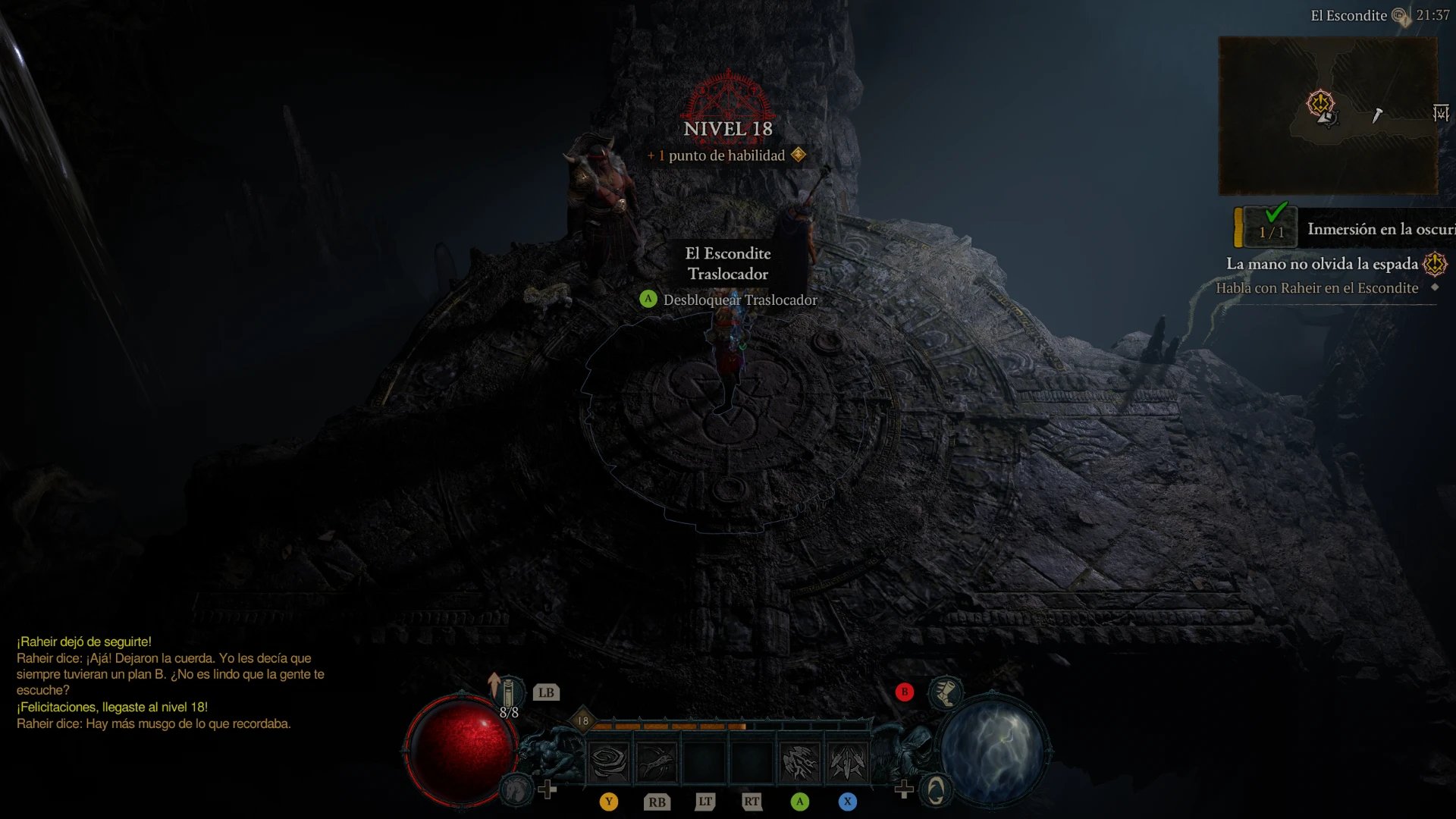Screen dimensions: 1456x819
Task: Trigger the bladed shout skill
Action: [x=847, y=762]
